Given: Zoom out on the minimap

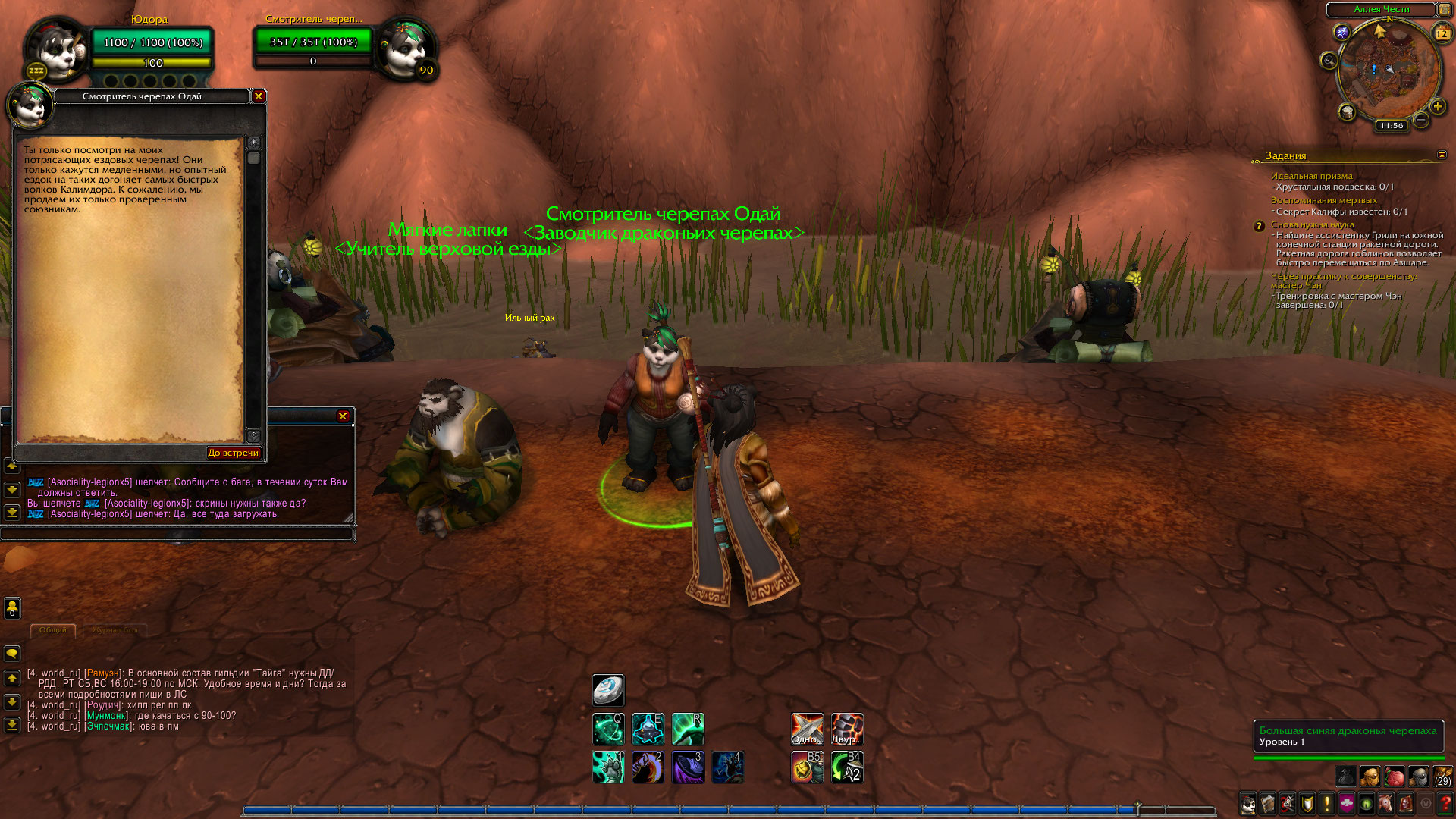Looking at the screenshot, I should pos(1421,120).
